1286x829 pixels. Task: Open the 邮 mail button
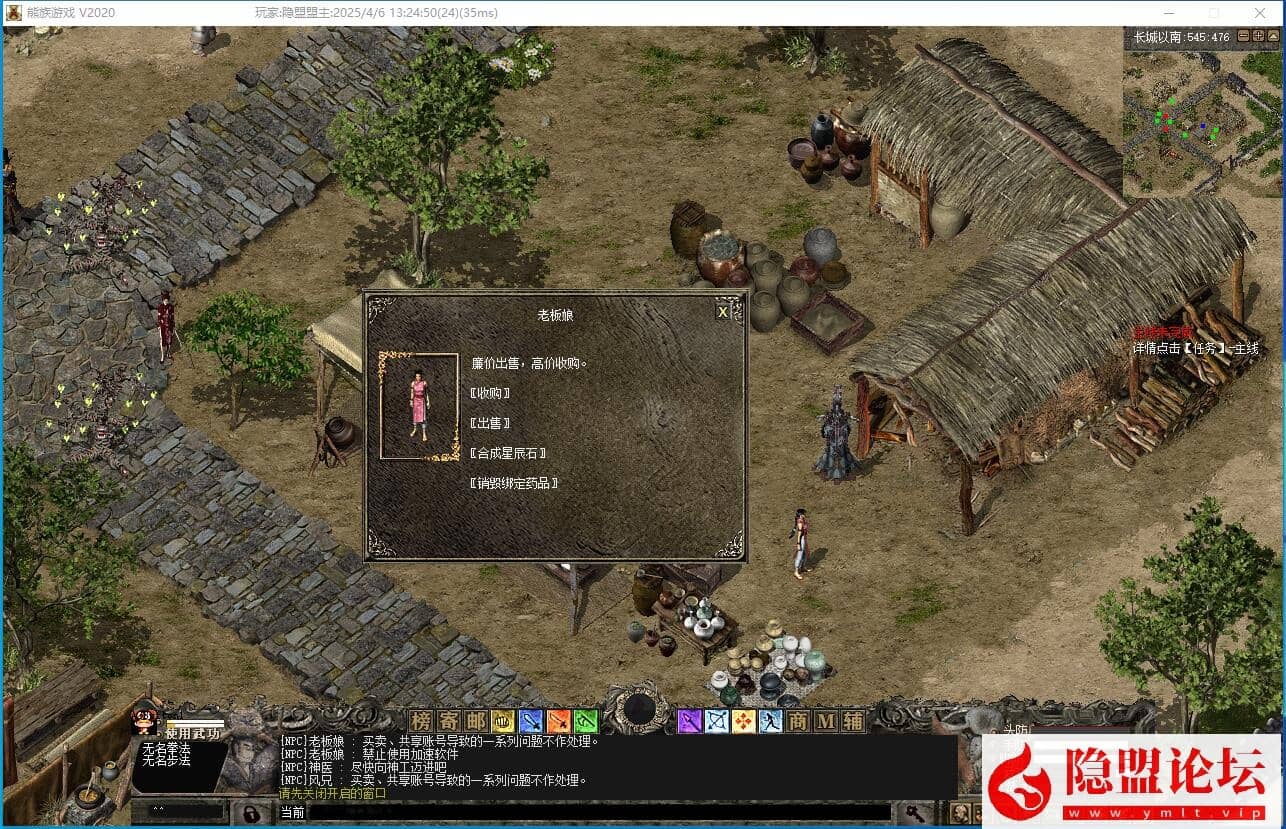tap(475, 720)
